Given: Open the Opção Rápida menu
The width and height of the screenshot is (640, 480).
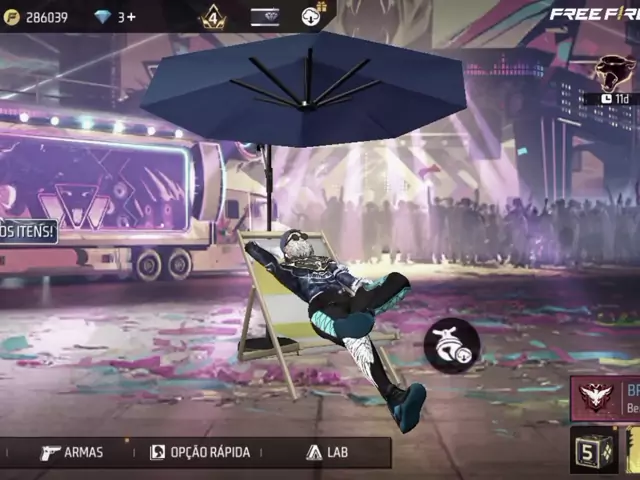Looking at the screenshot, I should click(x=200, y=452).
